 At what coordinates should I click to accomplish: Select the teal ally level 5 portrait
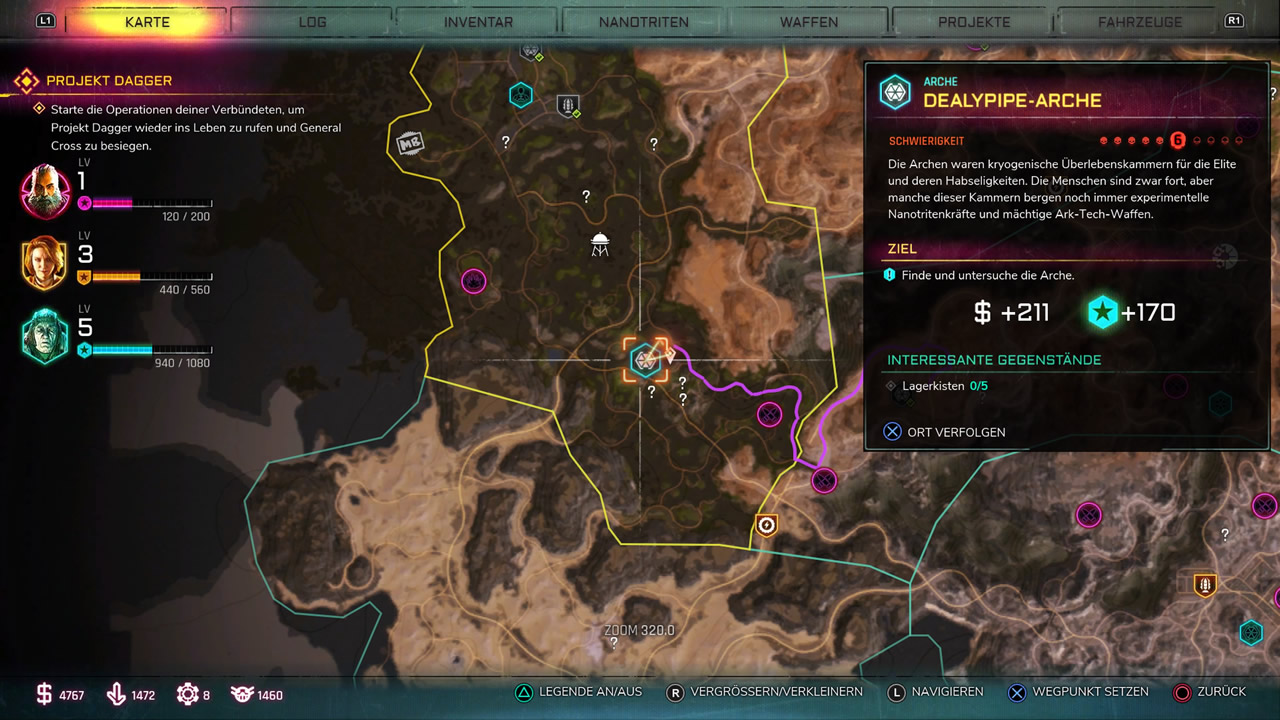coord(45,336)
